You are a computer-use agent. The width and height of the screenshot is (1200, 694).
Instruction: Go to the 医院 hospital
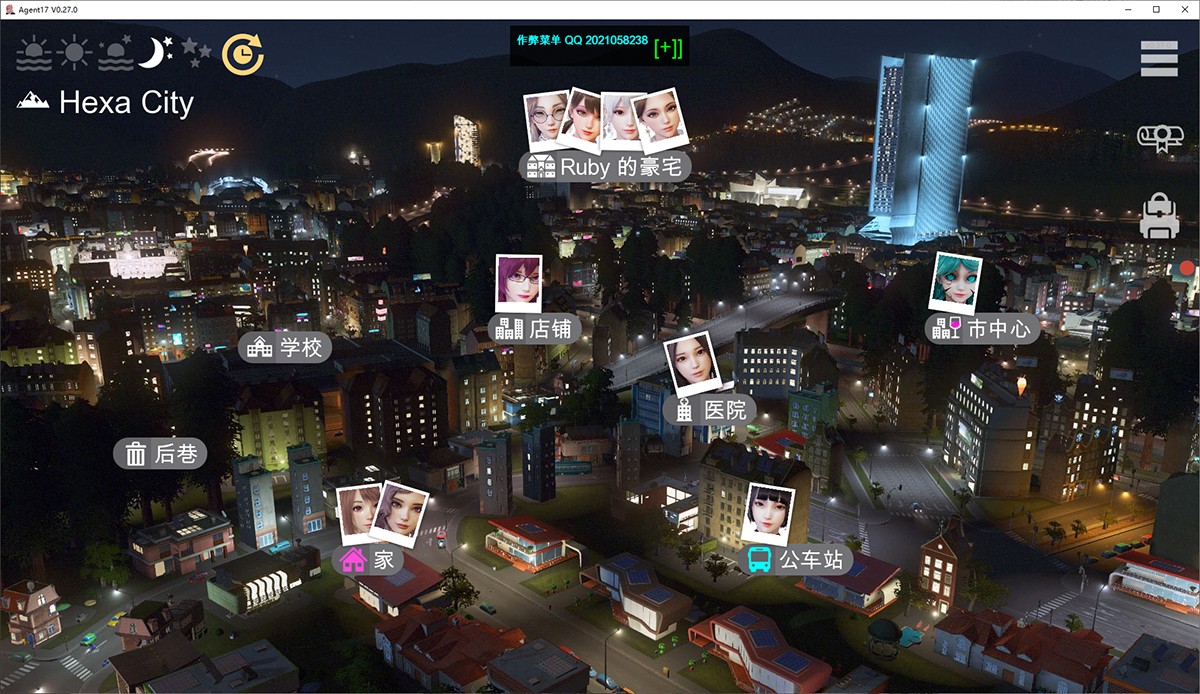[710, 409]
